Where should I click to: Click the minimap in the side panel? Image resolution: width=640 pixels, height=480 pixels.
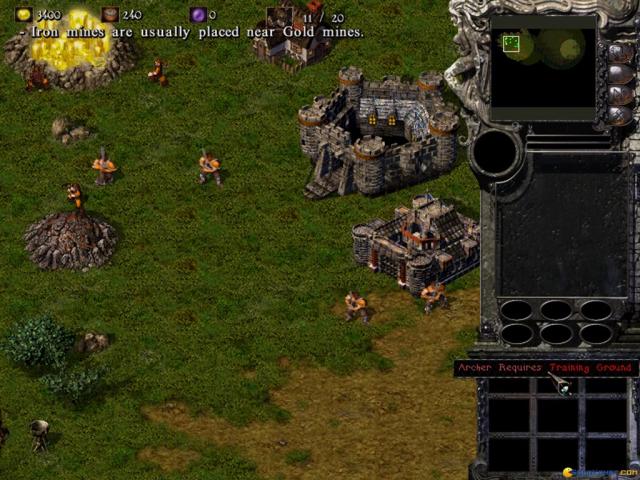543,66
